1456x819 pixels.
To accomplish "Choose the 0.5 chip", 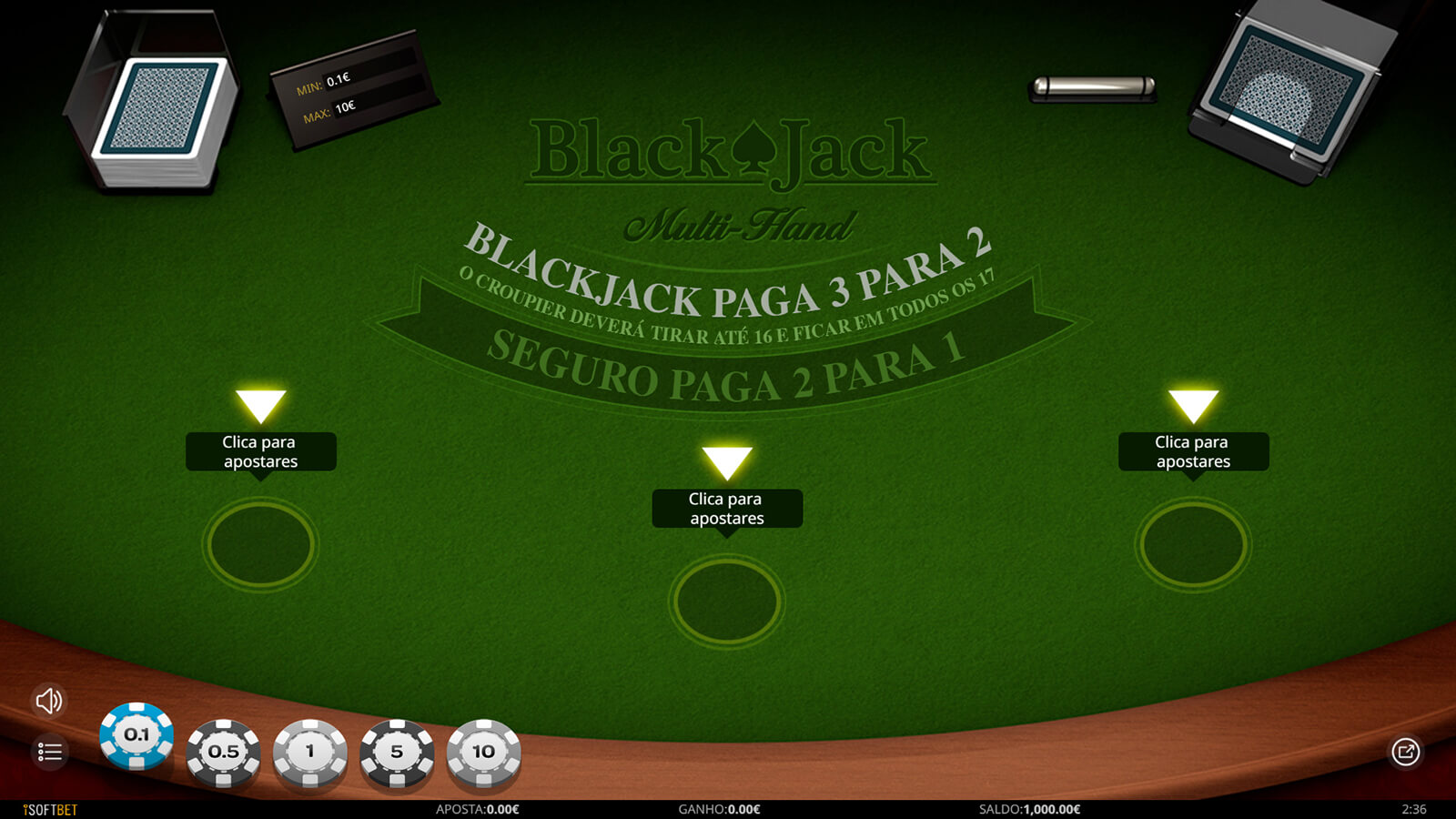I will click(223, 753).
